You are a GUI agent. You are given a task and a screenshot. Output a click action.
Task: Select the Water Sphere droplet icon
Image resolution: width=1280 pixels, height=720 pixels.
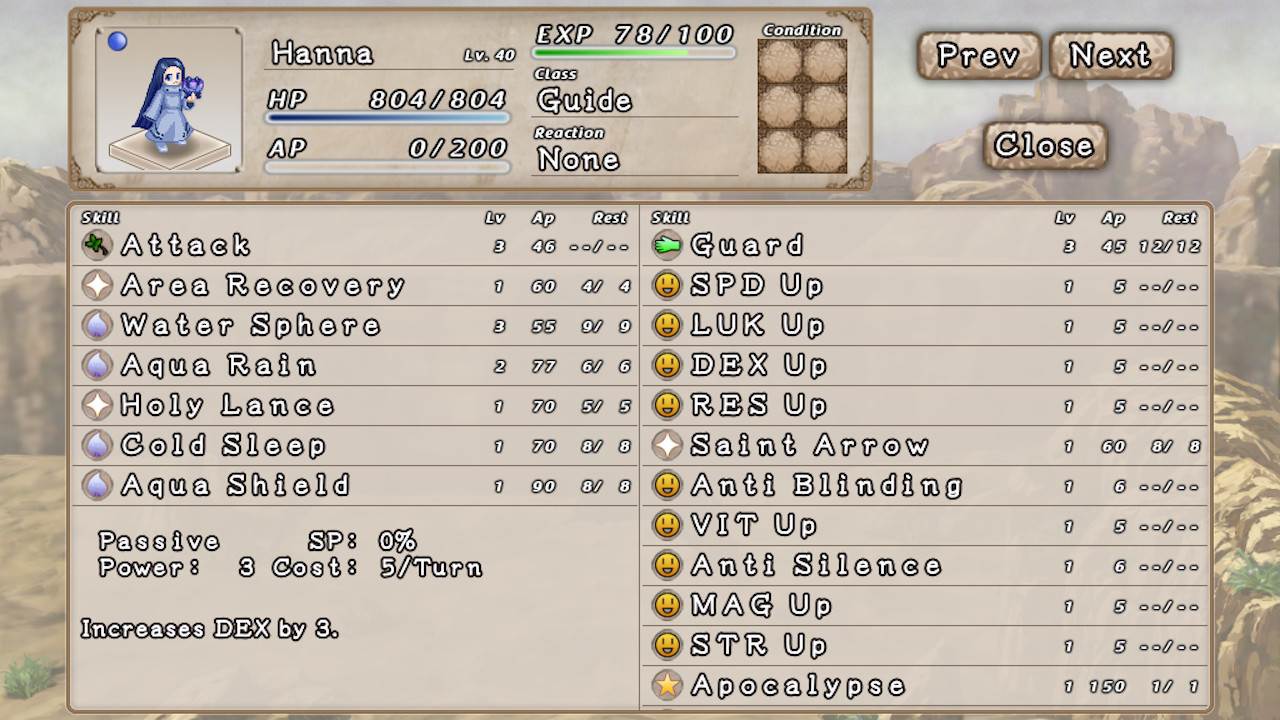95,324
